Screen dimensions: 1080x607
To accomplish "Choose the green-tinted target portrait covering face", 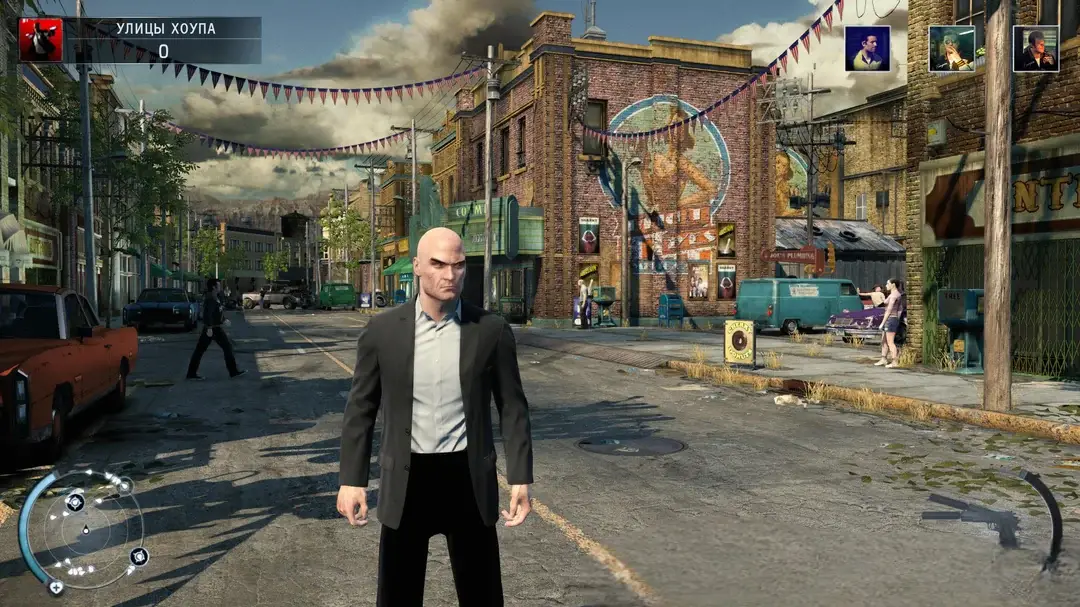I will pyautogui.click(x=951, y=48).
